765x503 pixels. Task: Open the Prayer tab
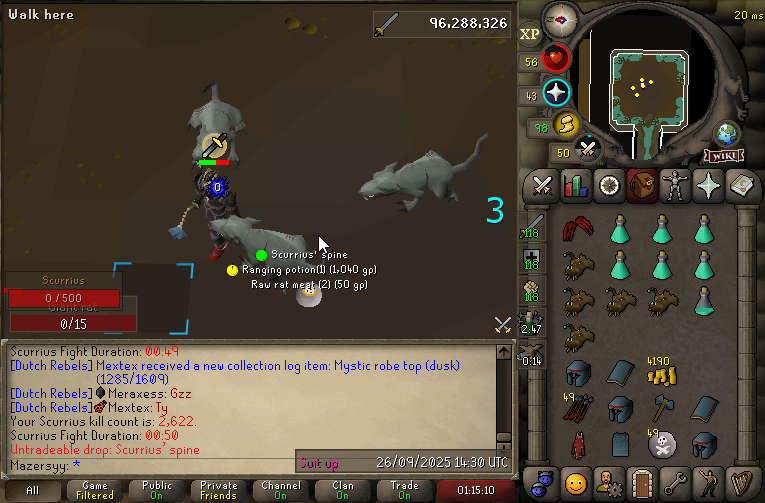coord(708,185)
